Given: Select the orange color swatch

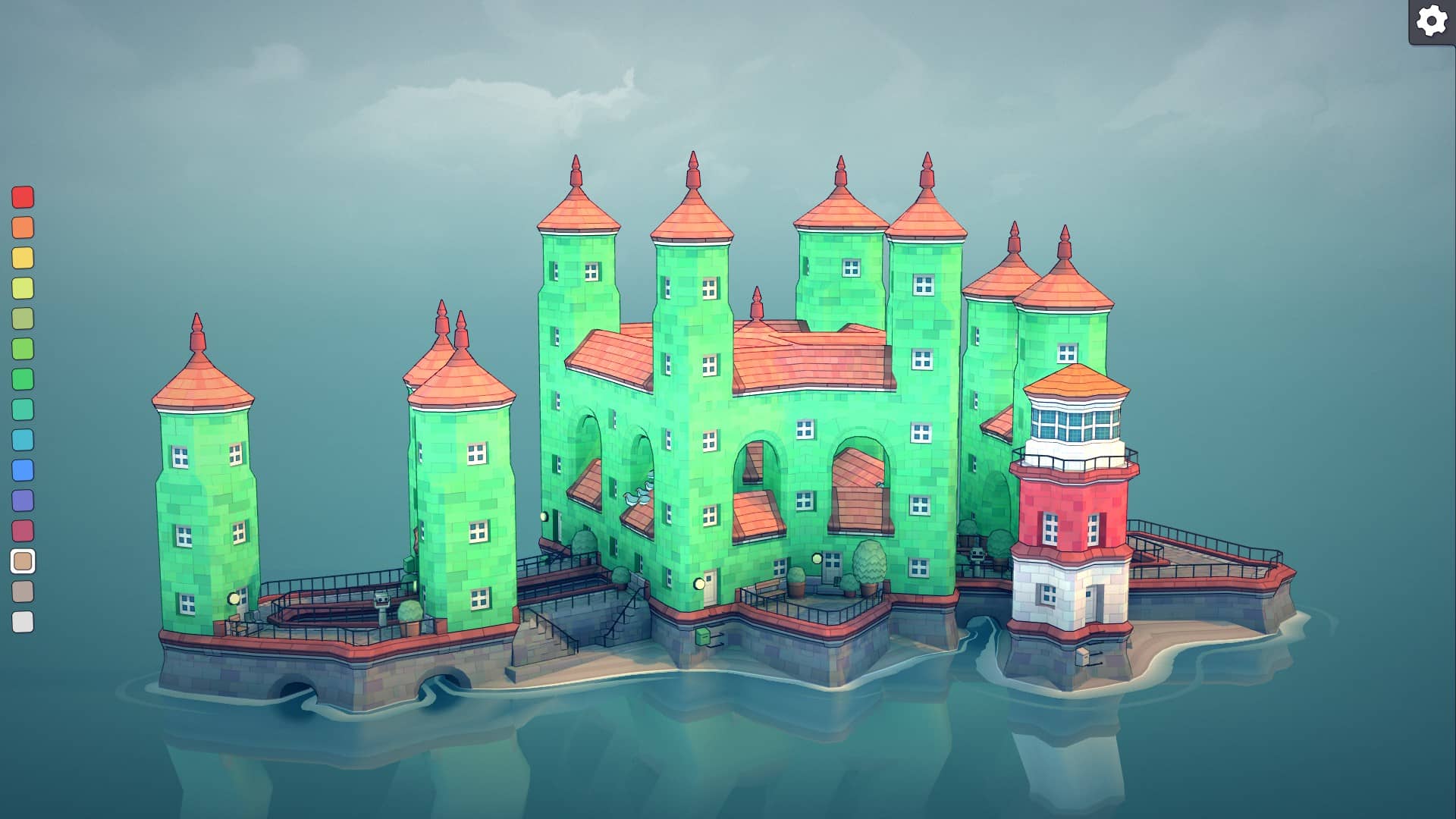Looking at the screenshot, I should (x=23, y=227).
